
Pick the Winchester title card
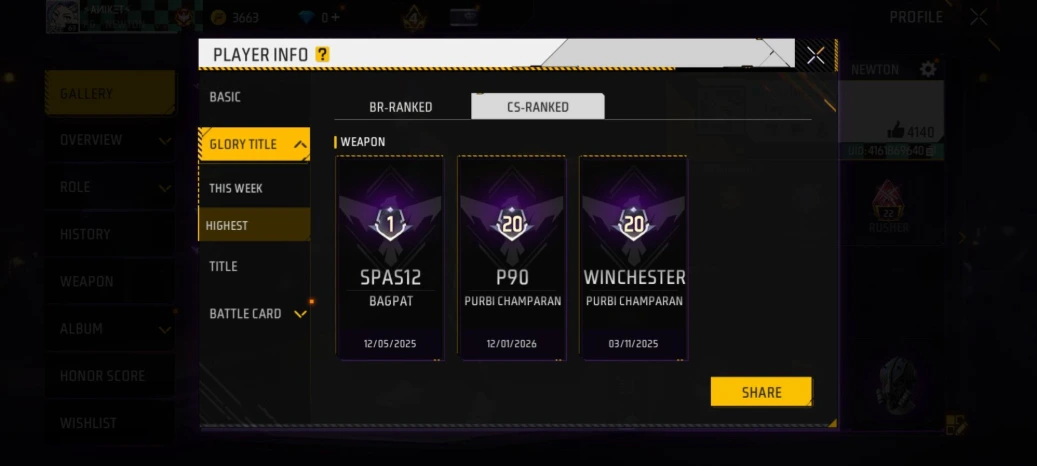click(x=634, y=257)
